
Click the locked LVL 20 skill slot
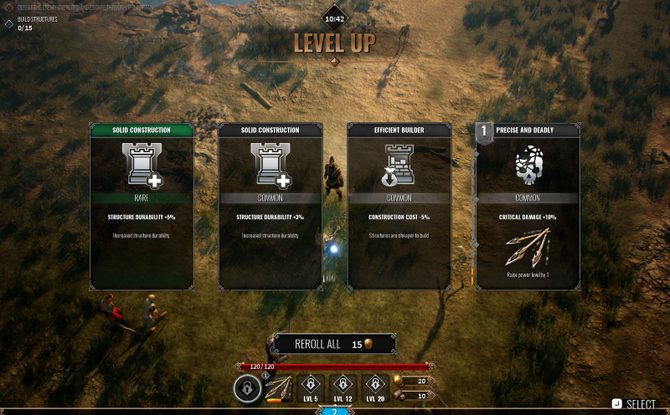[x=375, y=386]
